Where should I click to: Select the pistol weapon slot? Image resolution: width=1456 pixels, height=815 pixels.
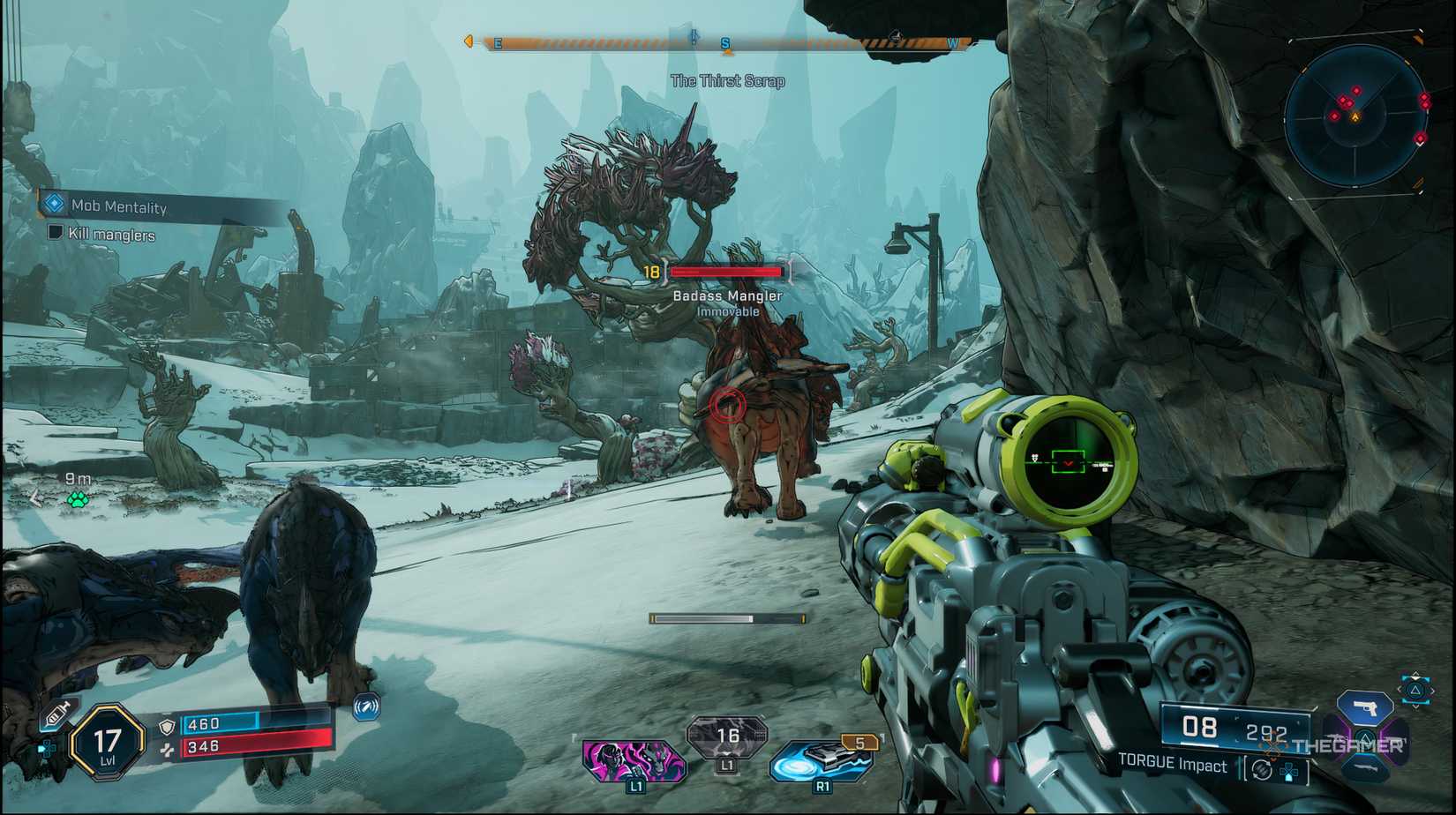point(1364,707)
